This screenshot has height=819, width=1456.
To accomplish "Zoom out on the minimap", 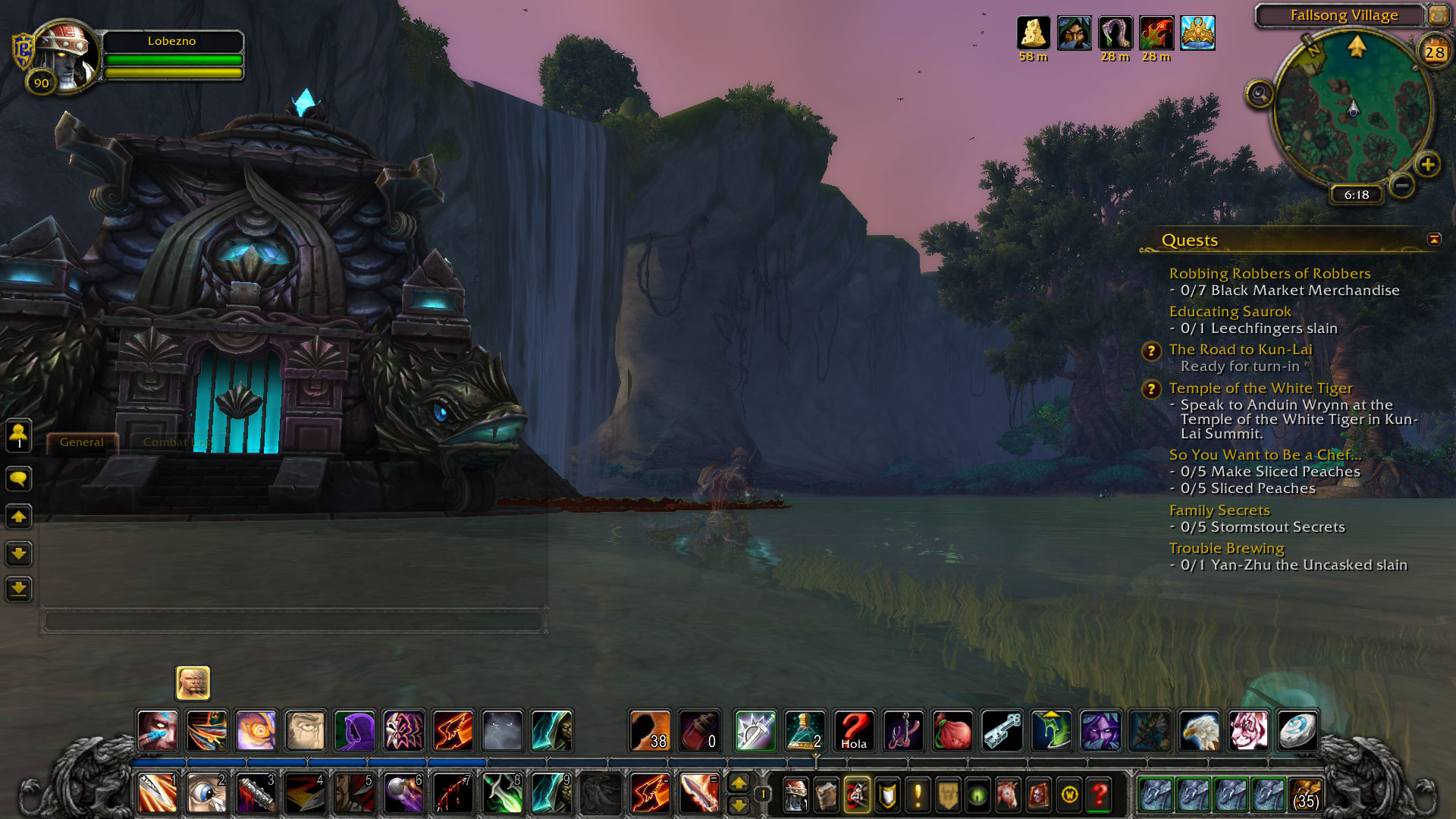I will point(1402,184).
